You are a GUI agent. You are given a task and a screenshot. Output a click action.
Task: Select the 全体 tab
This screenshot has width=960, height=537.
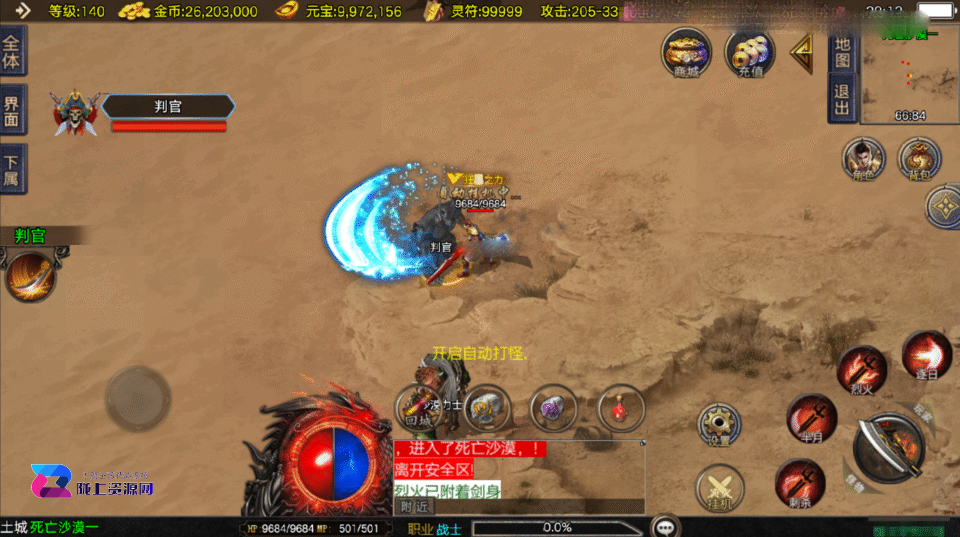point(12,53)
